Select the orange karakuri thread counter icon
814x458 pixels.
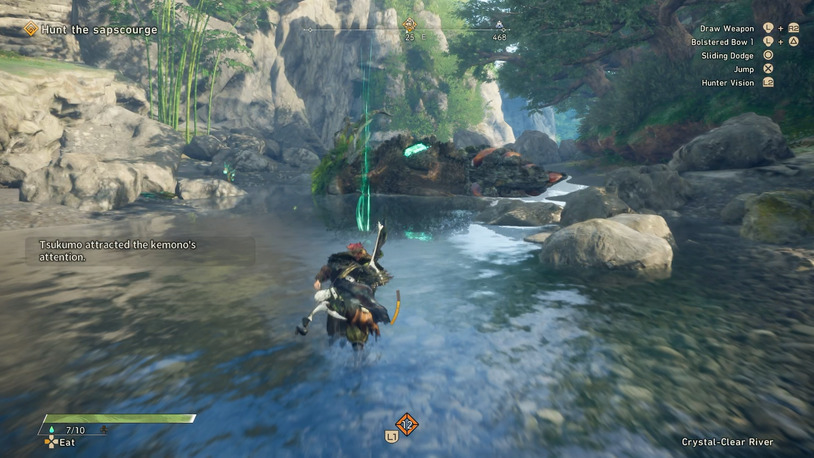[406, 424]
